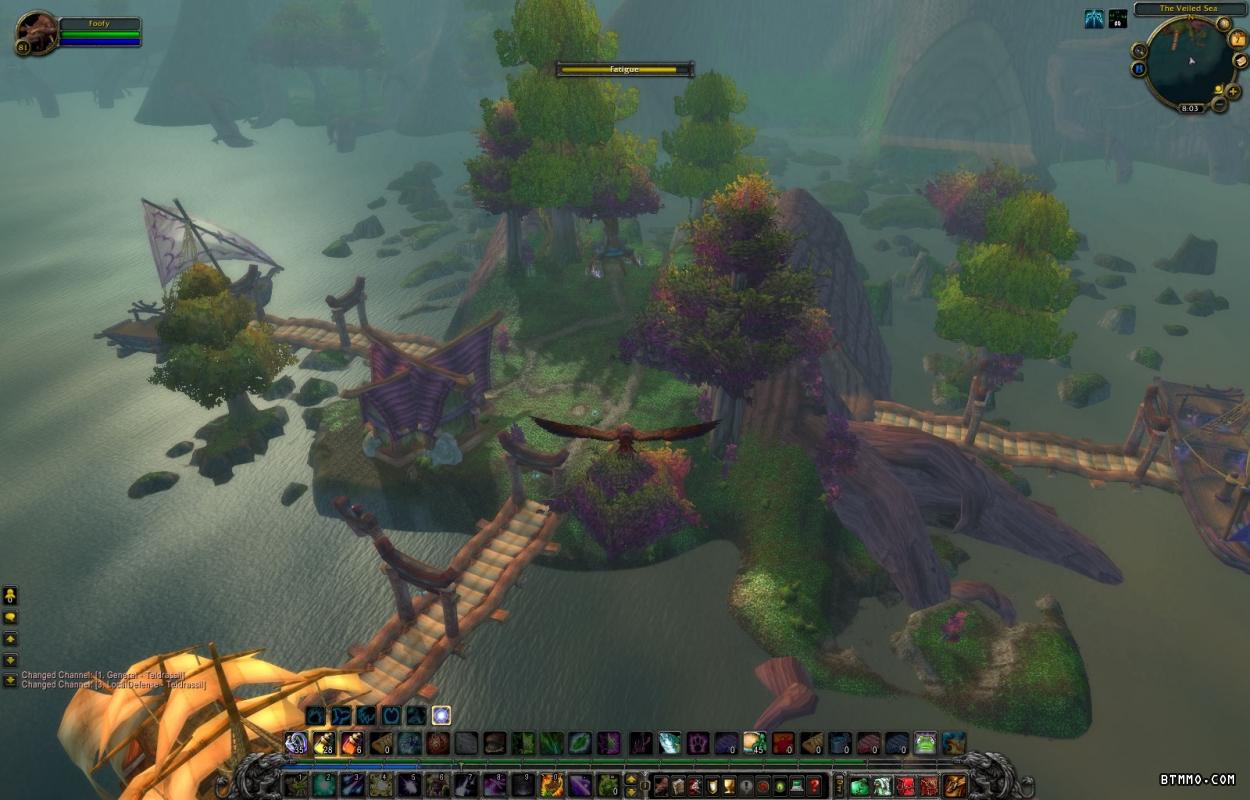Use the red potion with 6 charges
1250x800 pixels.
(352, 743)
